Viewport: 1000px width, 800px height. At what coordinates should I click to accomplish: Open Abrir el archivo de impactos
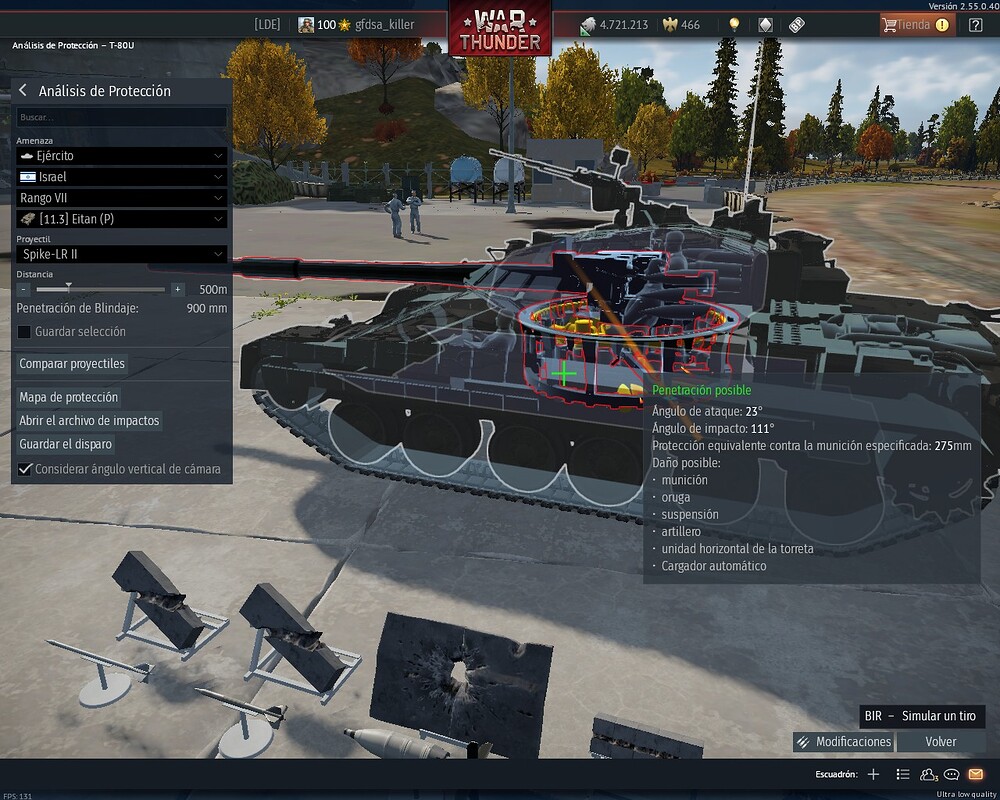[x=89, y=421]
